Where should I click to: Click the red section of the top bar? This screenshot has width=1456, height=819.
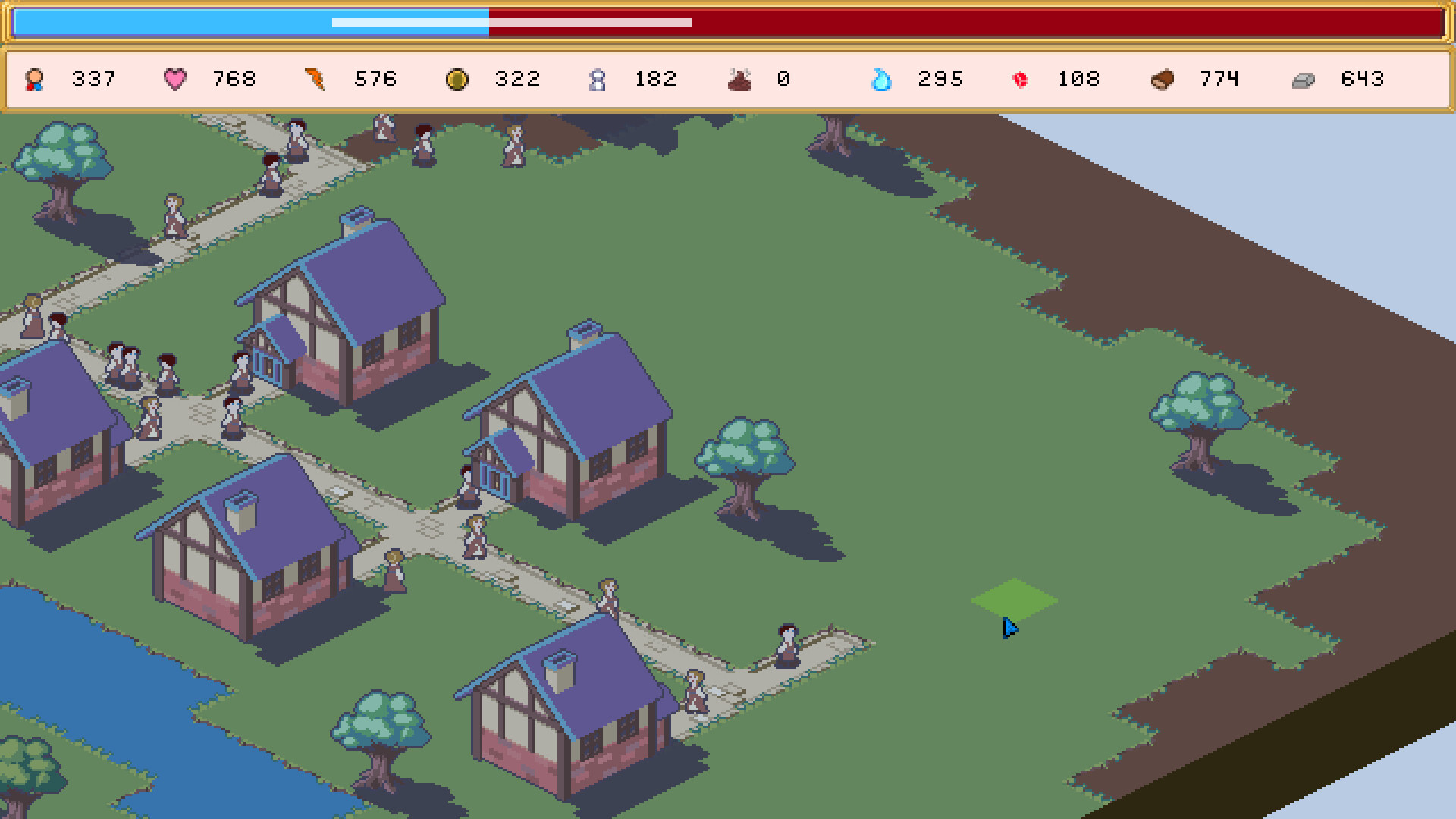click(x=986, y=23)
